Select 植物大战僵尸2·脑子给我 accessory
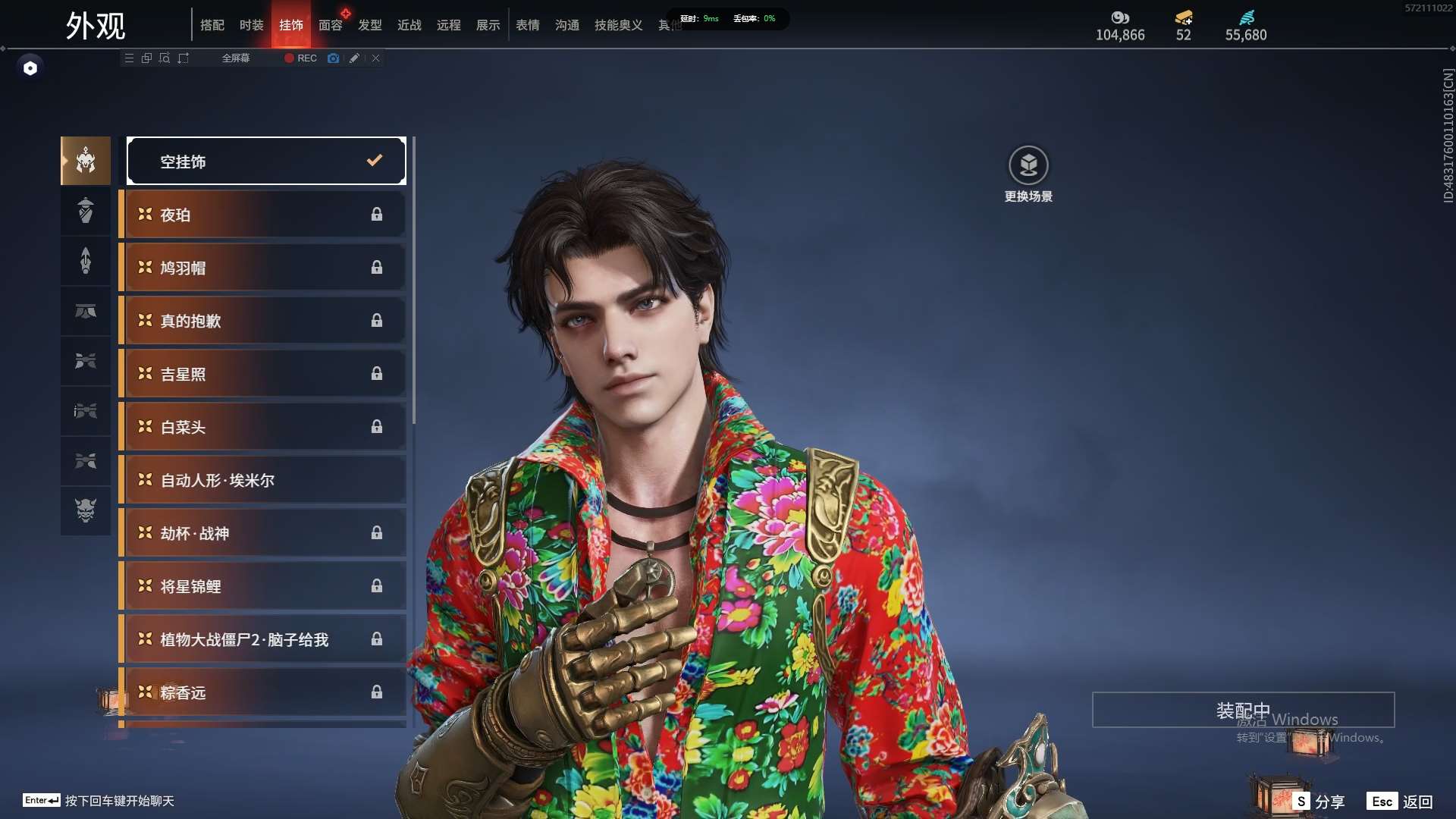 pyautogui.click(x=262, y=639)
